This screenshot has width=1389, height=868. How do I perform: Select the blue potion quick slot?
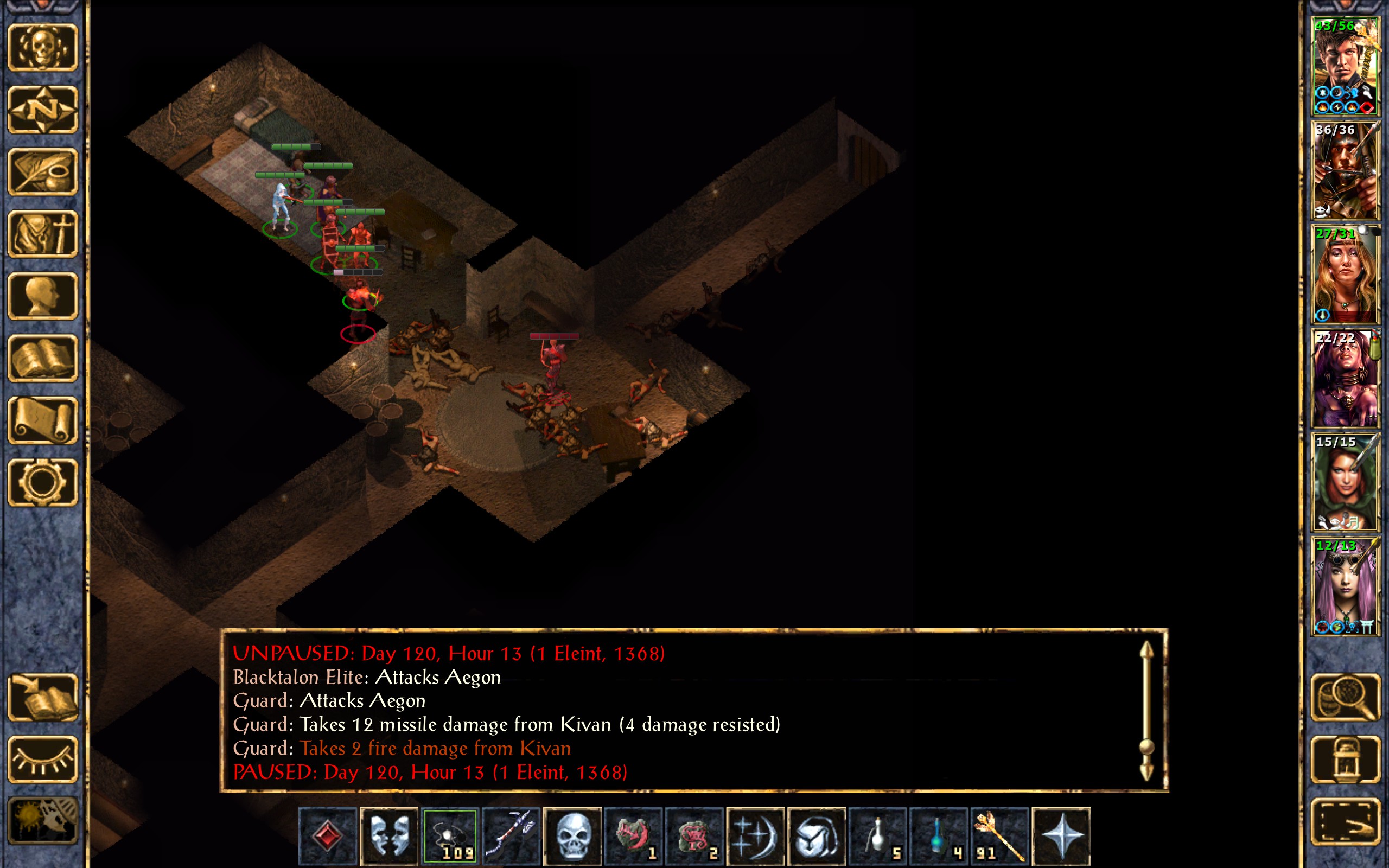point(939,835)
